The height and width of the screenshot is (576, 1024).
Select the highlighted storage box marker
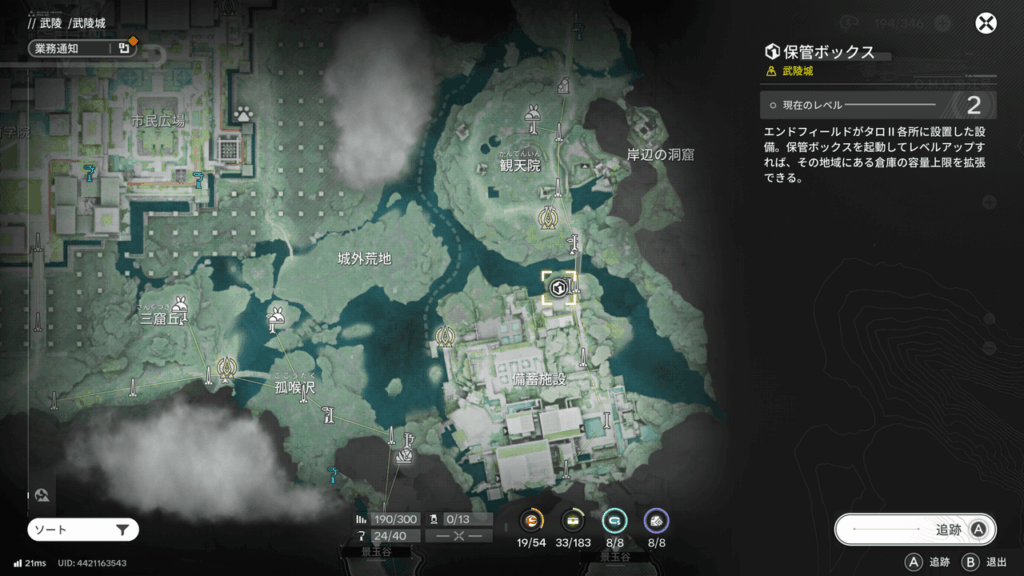point(560,289)
